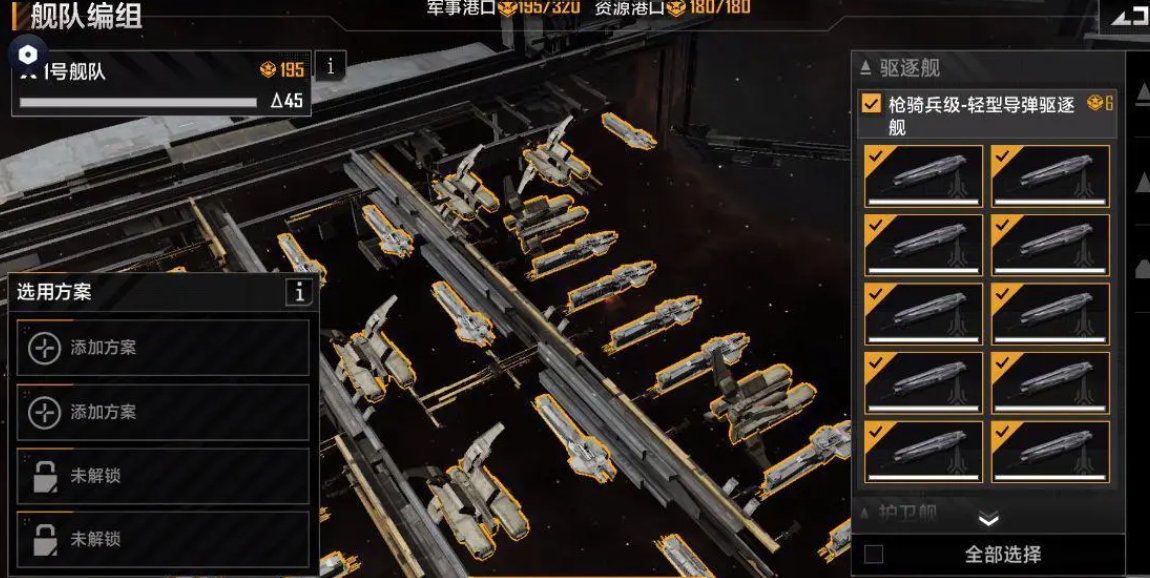Expand the 护卫舰 category

click(900, 513)
